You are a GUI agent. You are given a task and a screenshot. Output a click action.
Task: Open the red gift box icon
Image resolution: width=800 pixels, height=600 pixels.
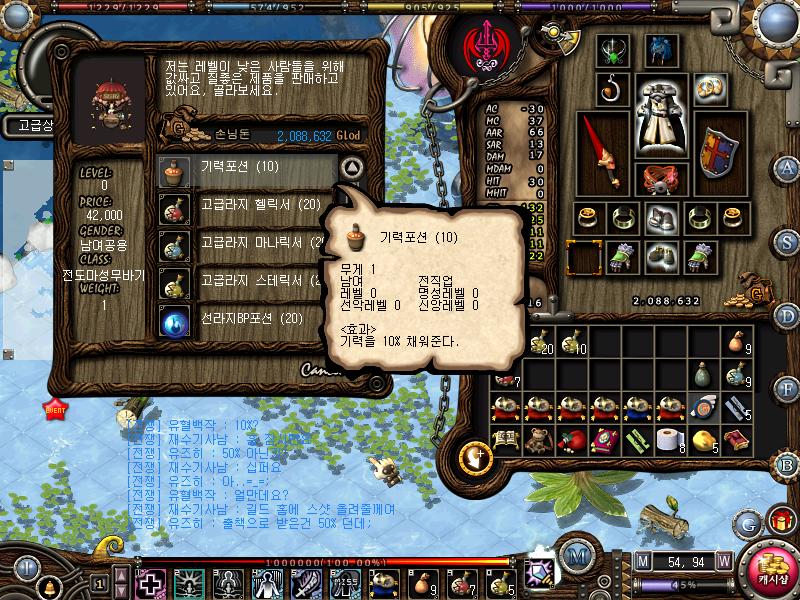[x=779, y=520]
